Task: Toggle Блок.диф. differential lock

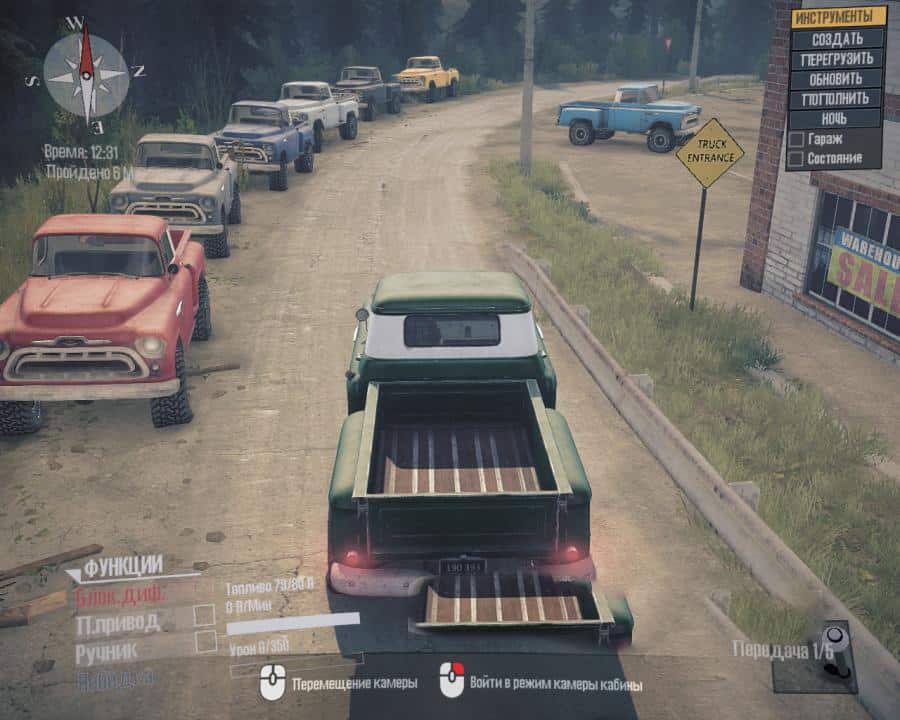Action: [x=119, y=594]
